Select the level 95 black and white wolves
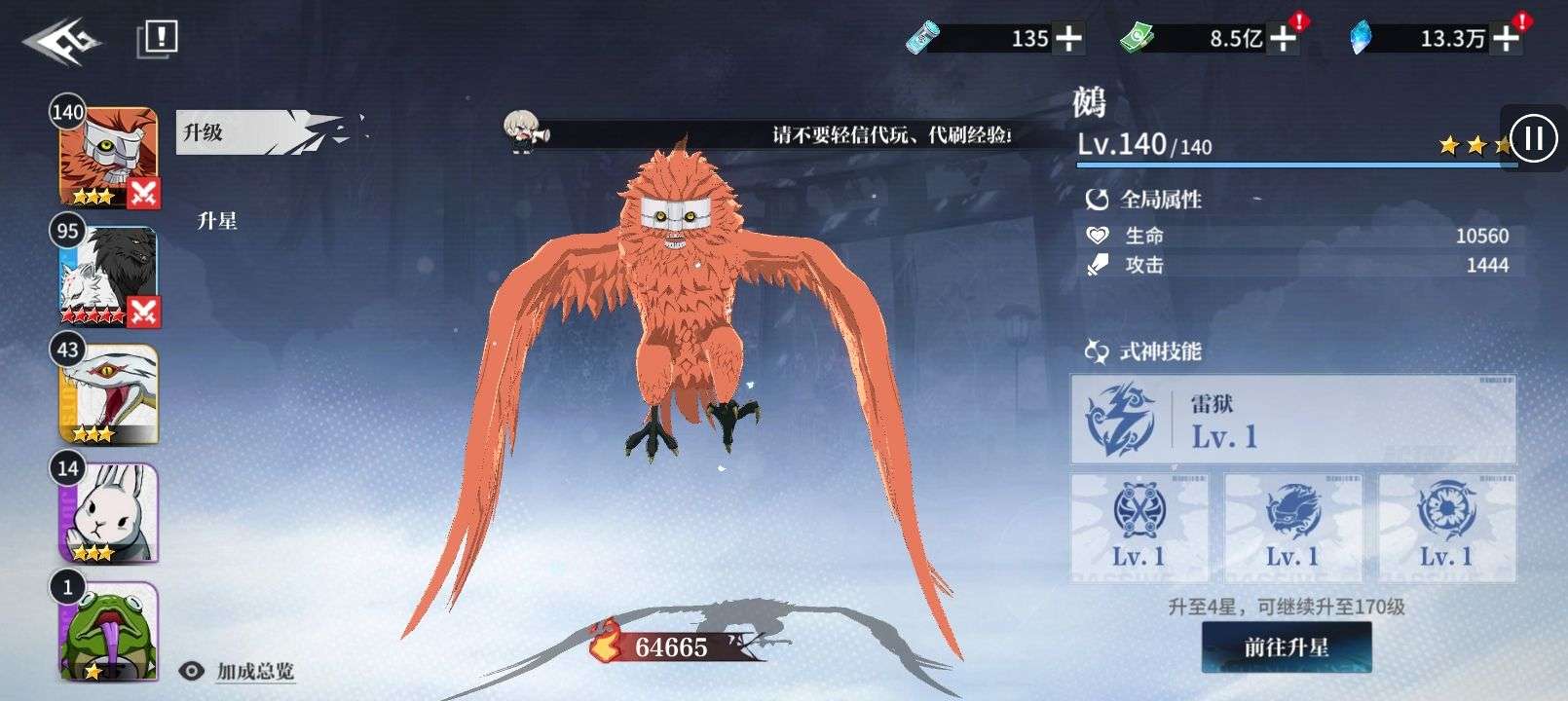This screenshot has width=1568, height=701. click(108, 276)
